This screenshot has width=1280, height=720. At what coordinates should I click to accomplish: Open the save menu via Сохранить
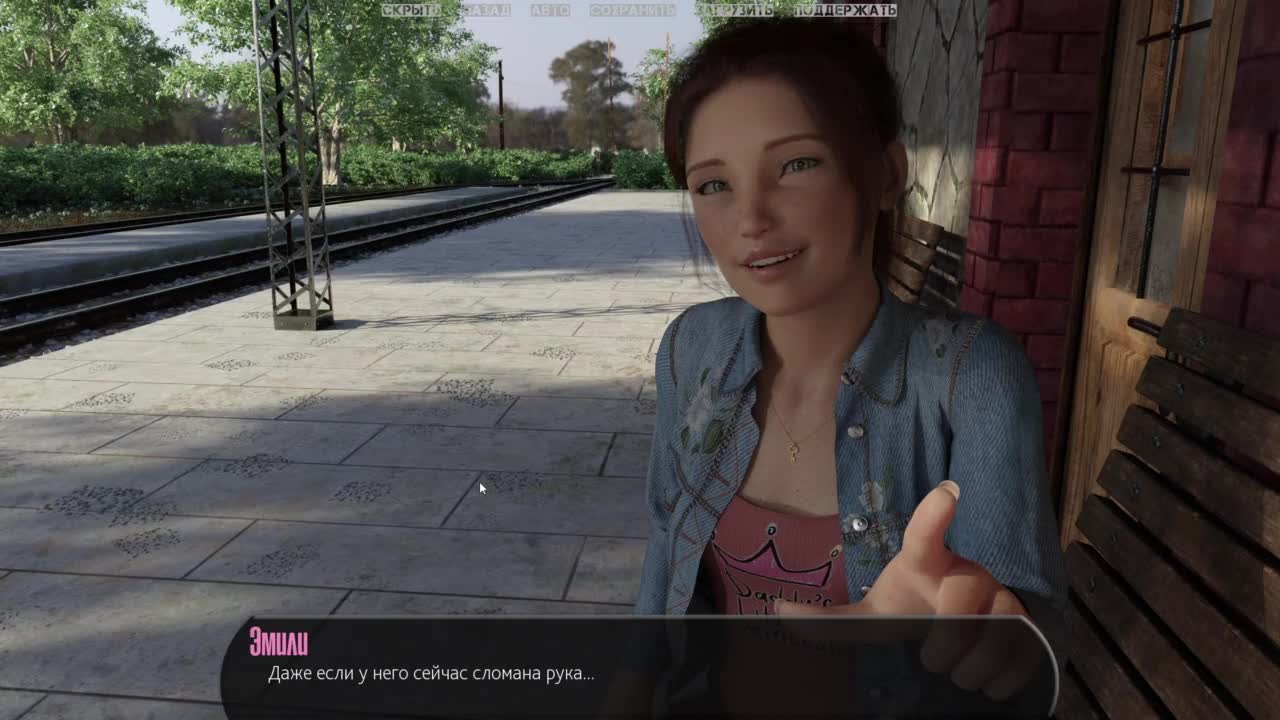632,10
